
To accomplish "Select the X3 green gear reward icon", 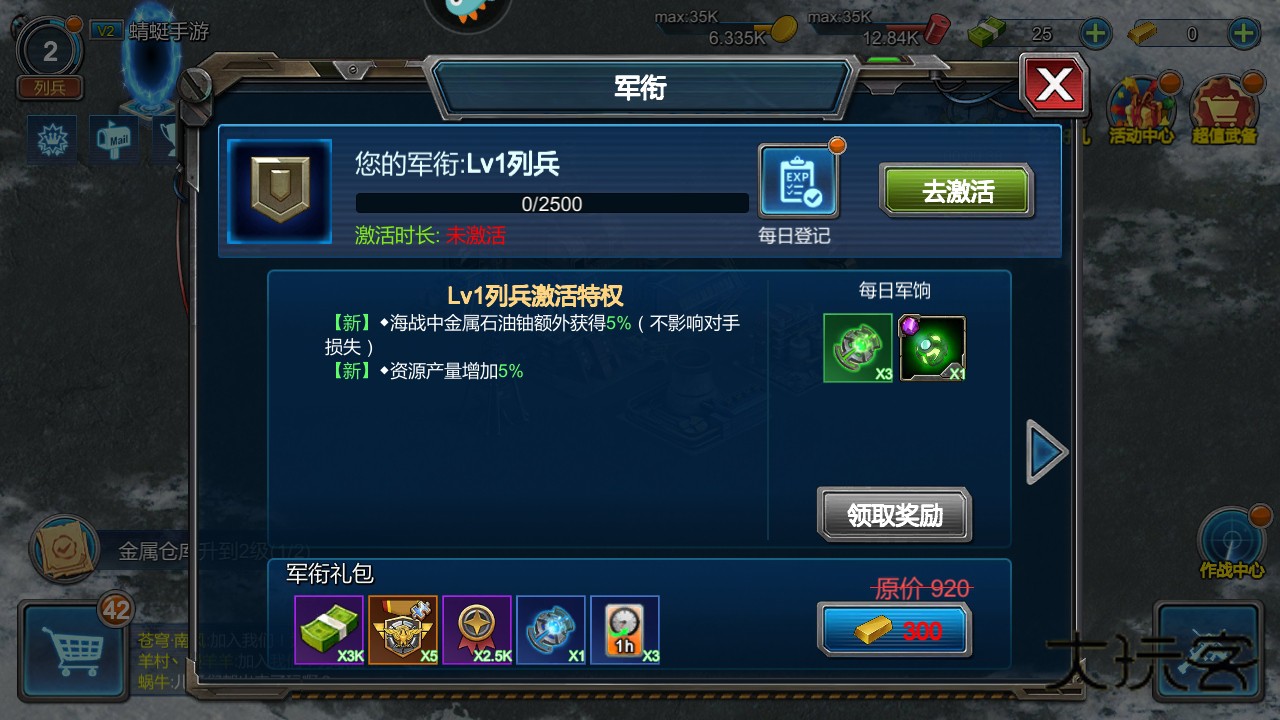I will tap(857, 347).
